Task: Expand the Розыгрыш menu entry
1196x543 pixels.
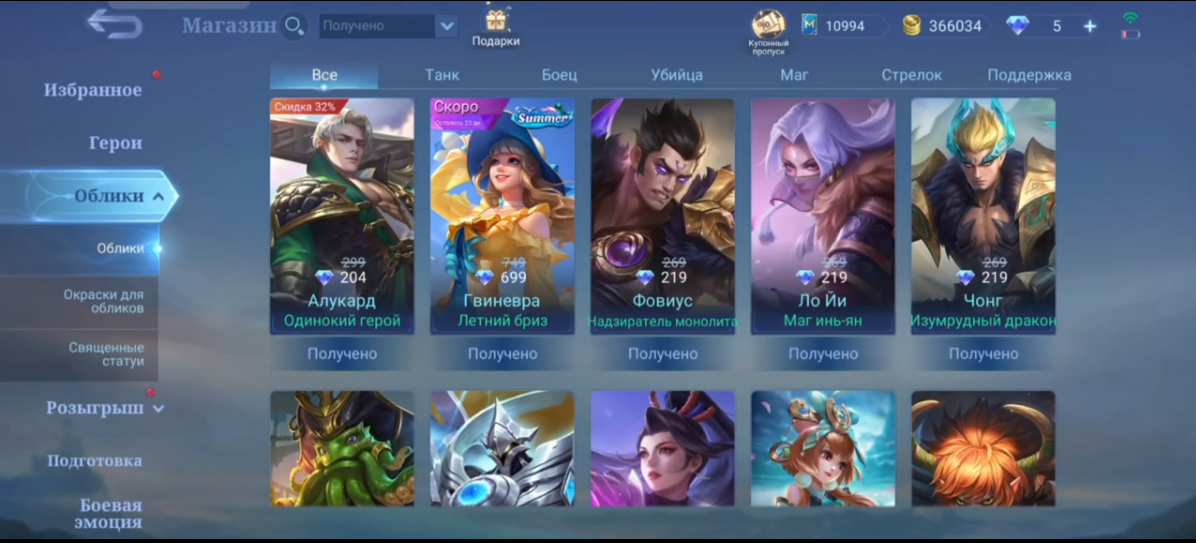Action: 104,408
